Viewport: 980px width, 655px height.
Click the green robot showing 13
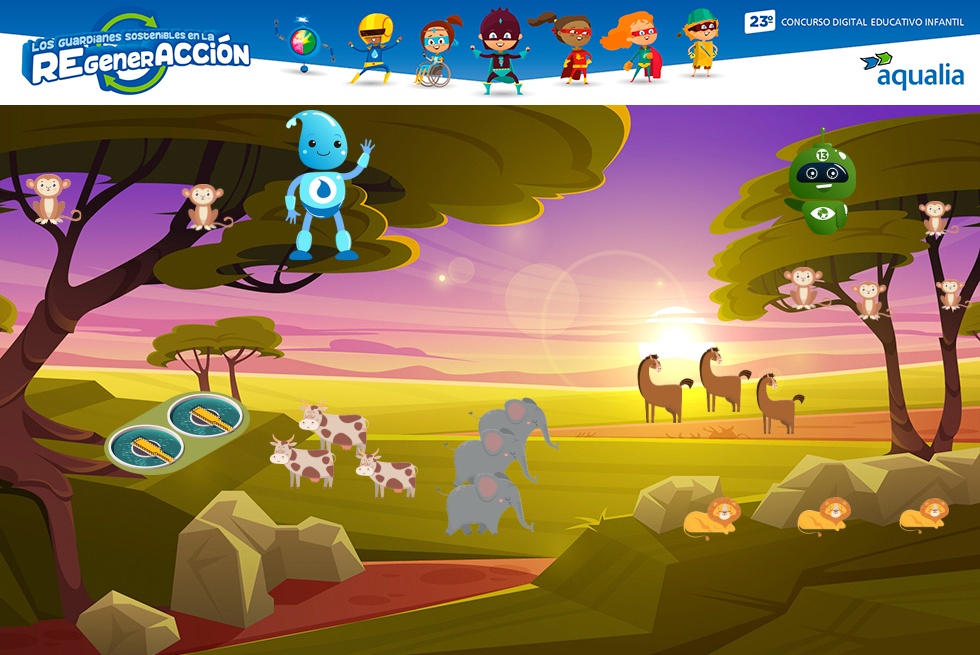[820, 187]
